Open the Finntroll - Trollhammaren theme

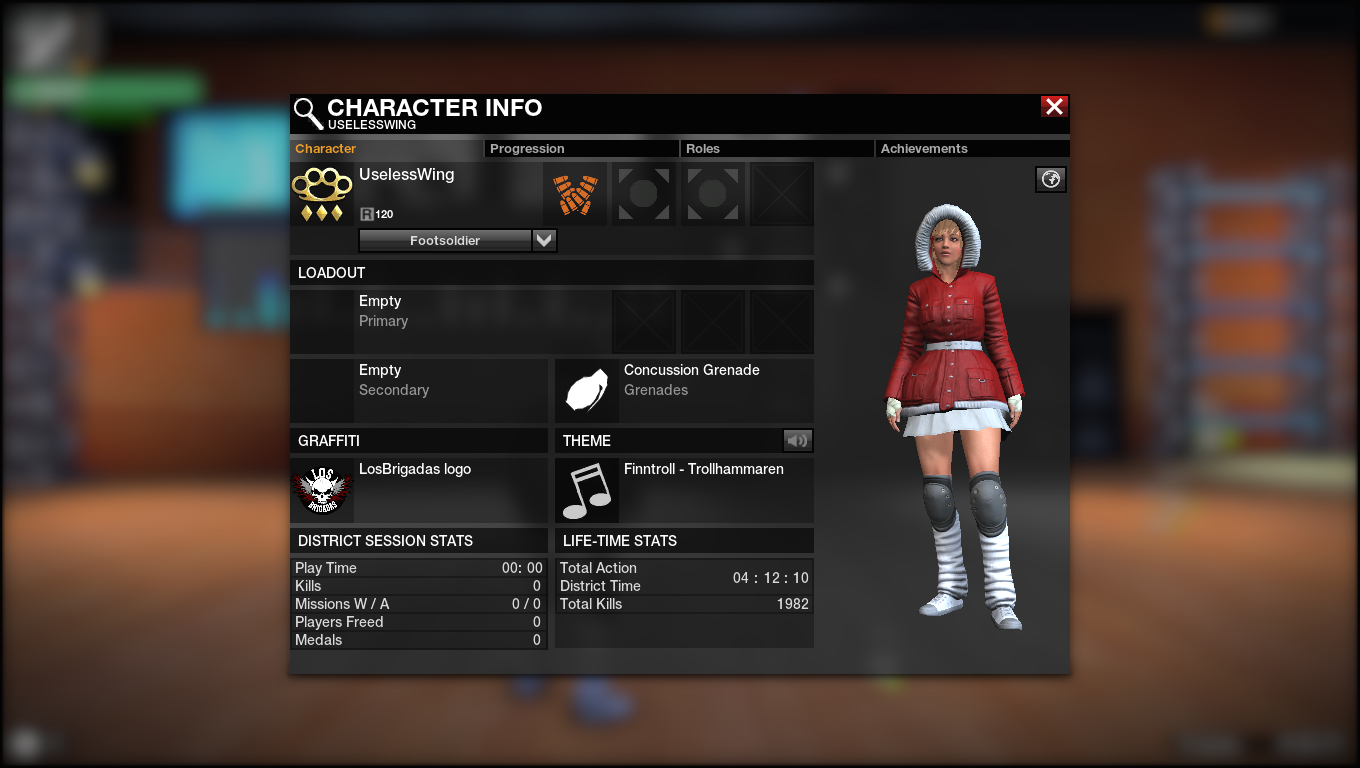click(683, 490)
